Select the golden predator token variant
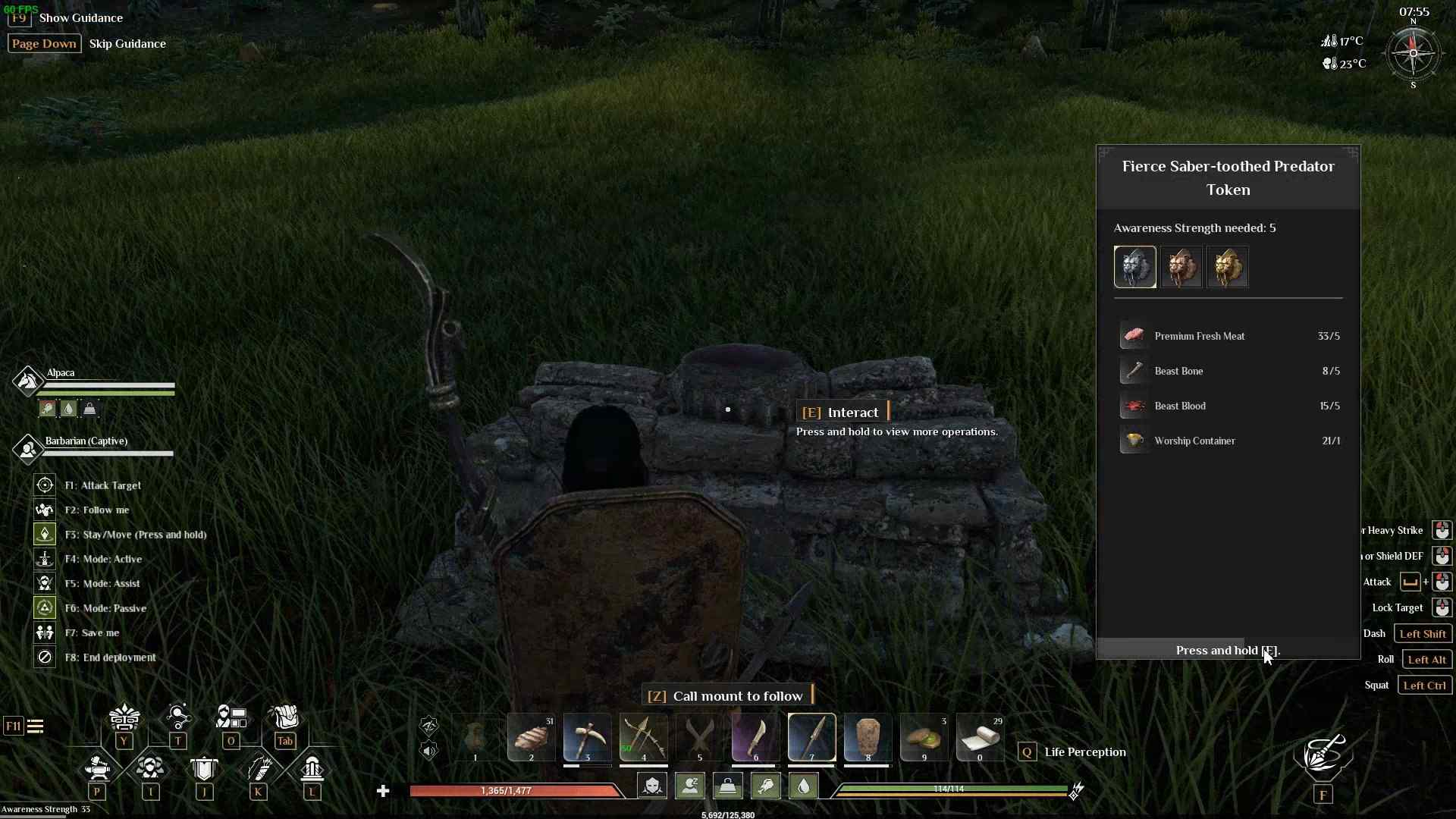 coord(1228,267)
